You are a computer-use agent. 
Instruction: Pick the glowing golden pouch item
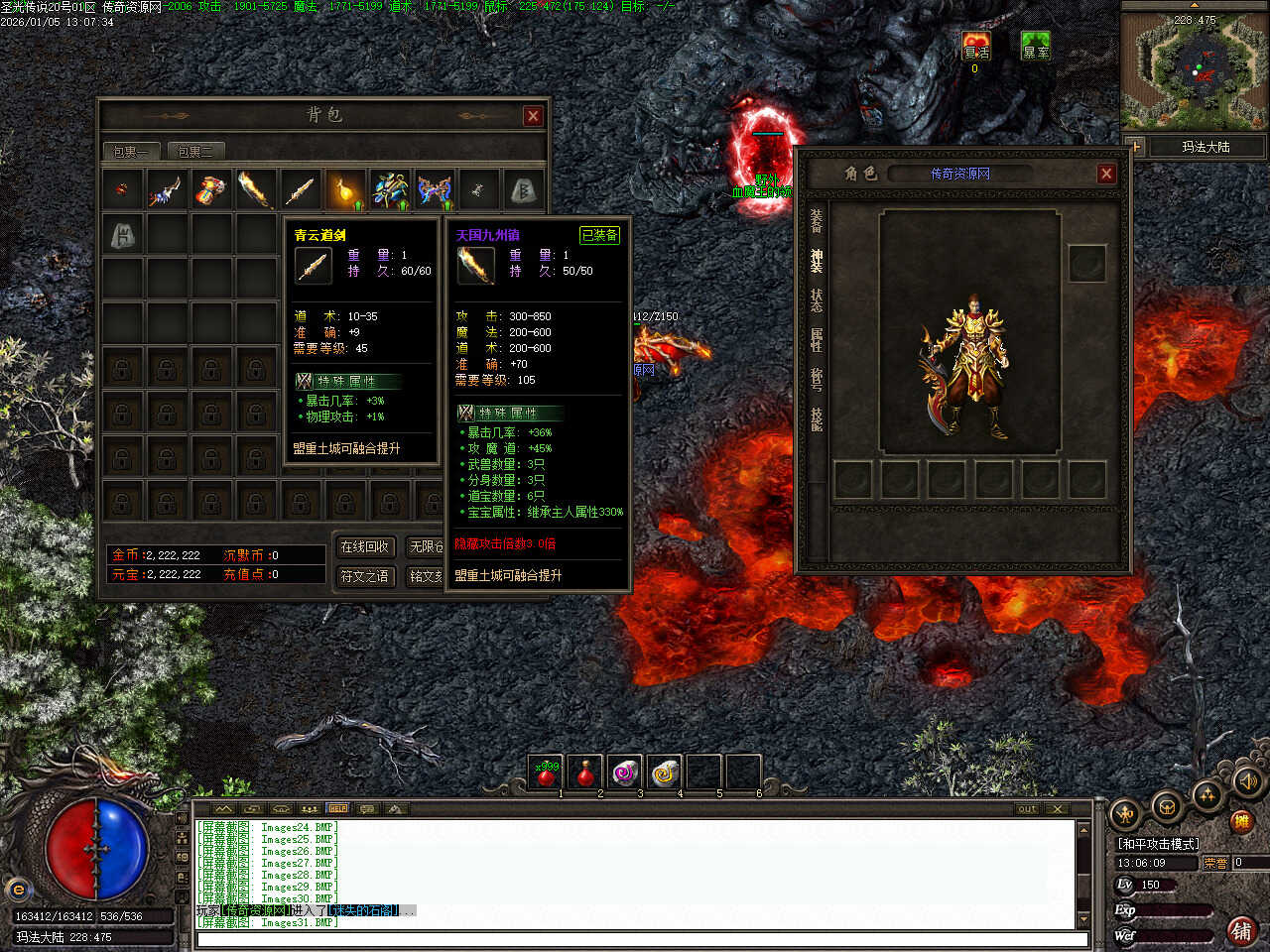(x=345, y=188)
